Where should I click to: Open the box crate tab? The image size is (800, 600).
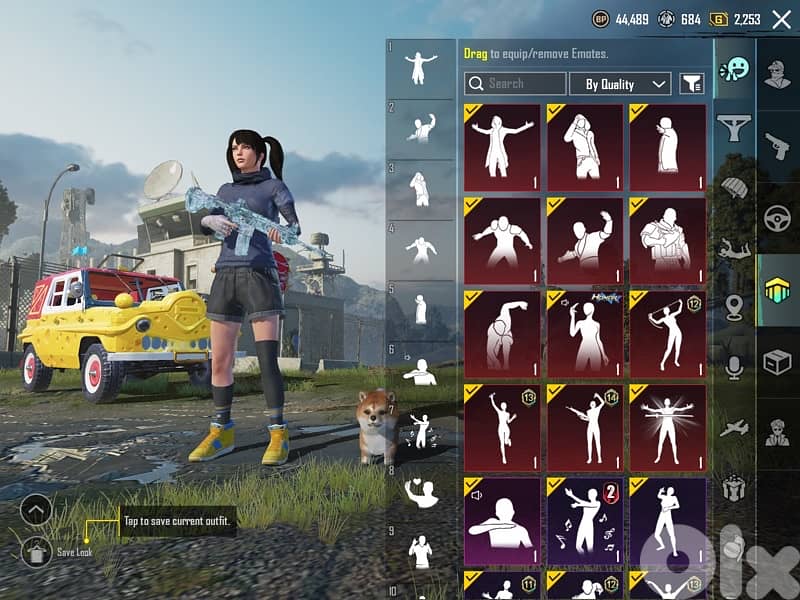coord(777,361)
